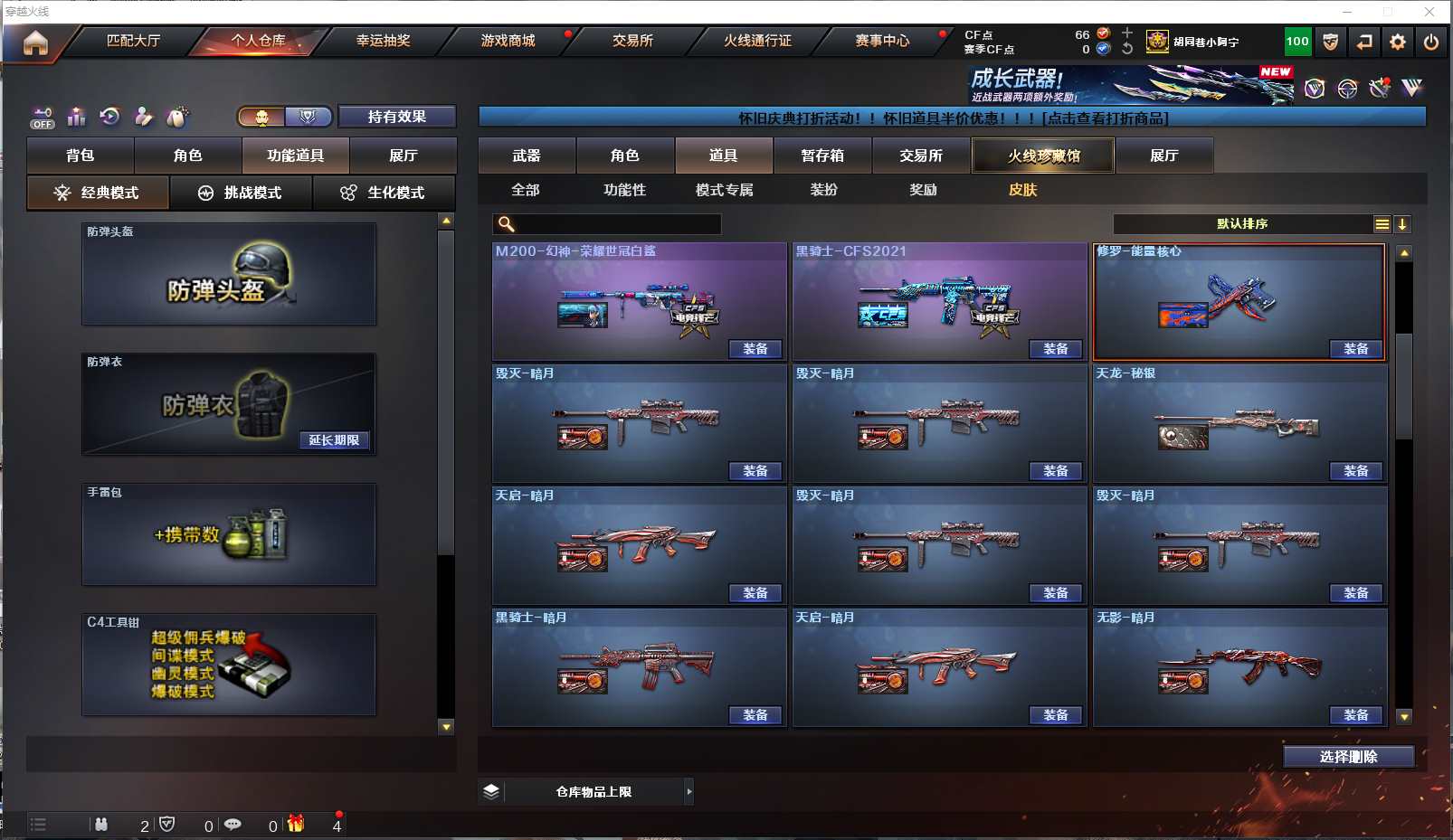Switch to the 火线珍藏馆 tab
Image resolution: width=1453 pixels, height=840 pixels.
coord(1043,156)
